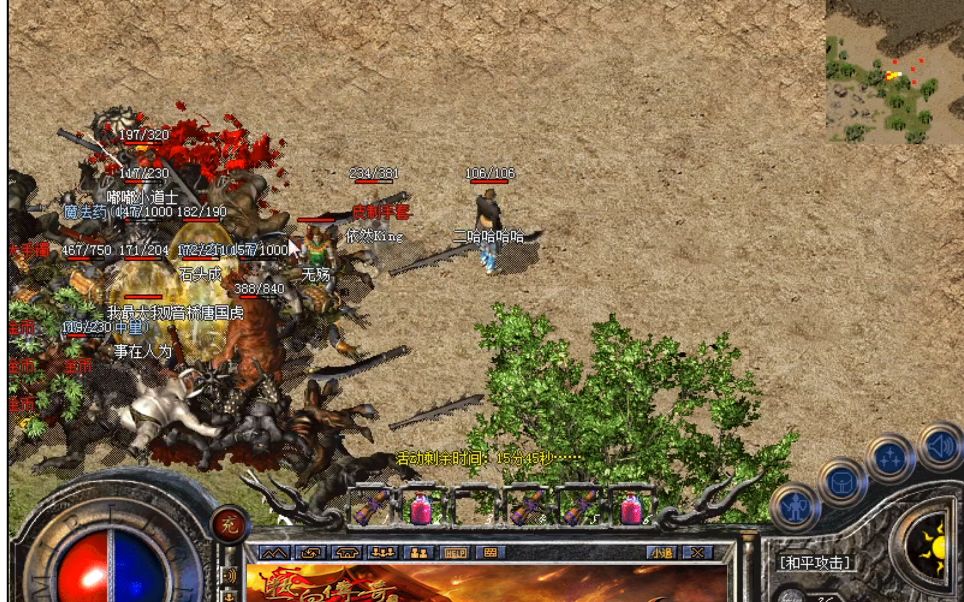
Task: Switch the 和平攻击 attack mode label
Action: click(817, 563)
